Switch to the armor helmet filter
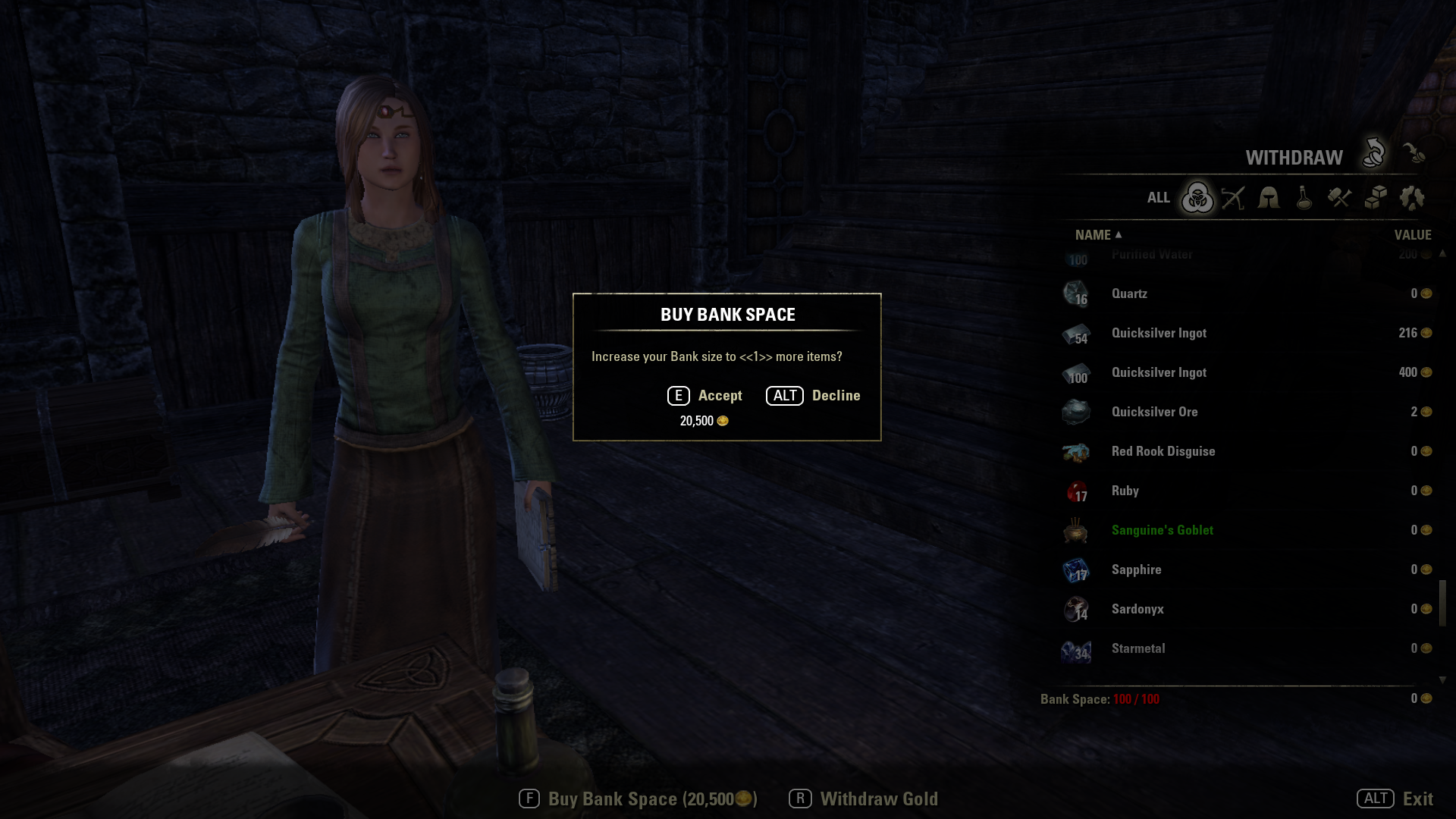Screen dimensions: 1456x819 pos(1269,198)
